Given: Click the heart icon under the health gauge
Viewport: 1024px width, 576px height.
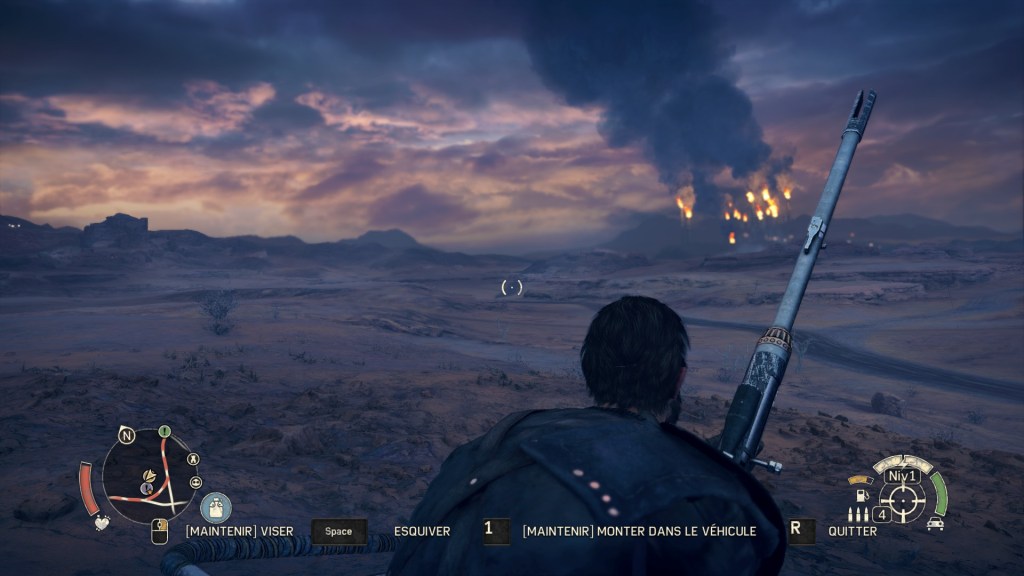Looking at the screenshot, I should [x=101, y=522].
